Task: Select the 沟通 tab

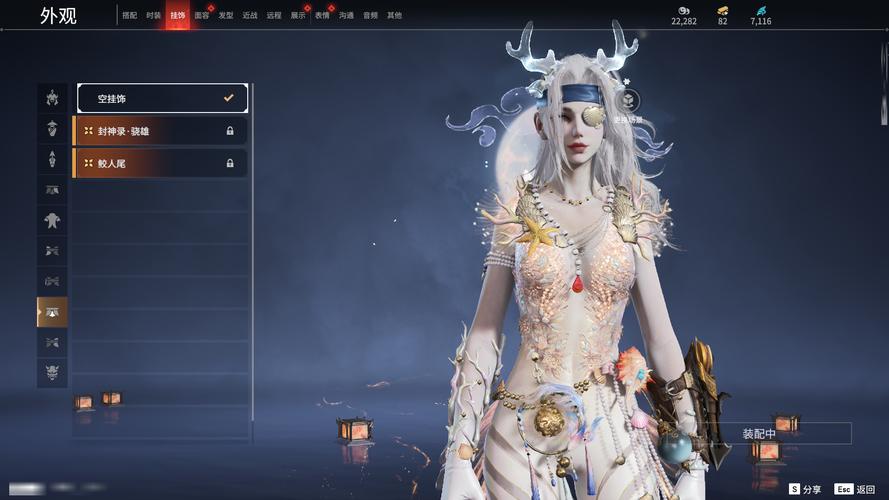Action: pyautogui.click(x=346, y=16)
